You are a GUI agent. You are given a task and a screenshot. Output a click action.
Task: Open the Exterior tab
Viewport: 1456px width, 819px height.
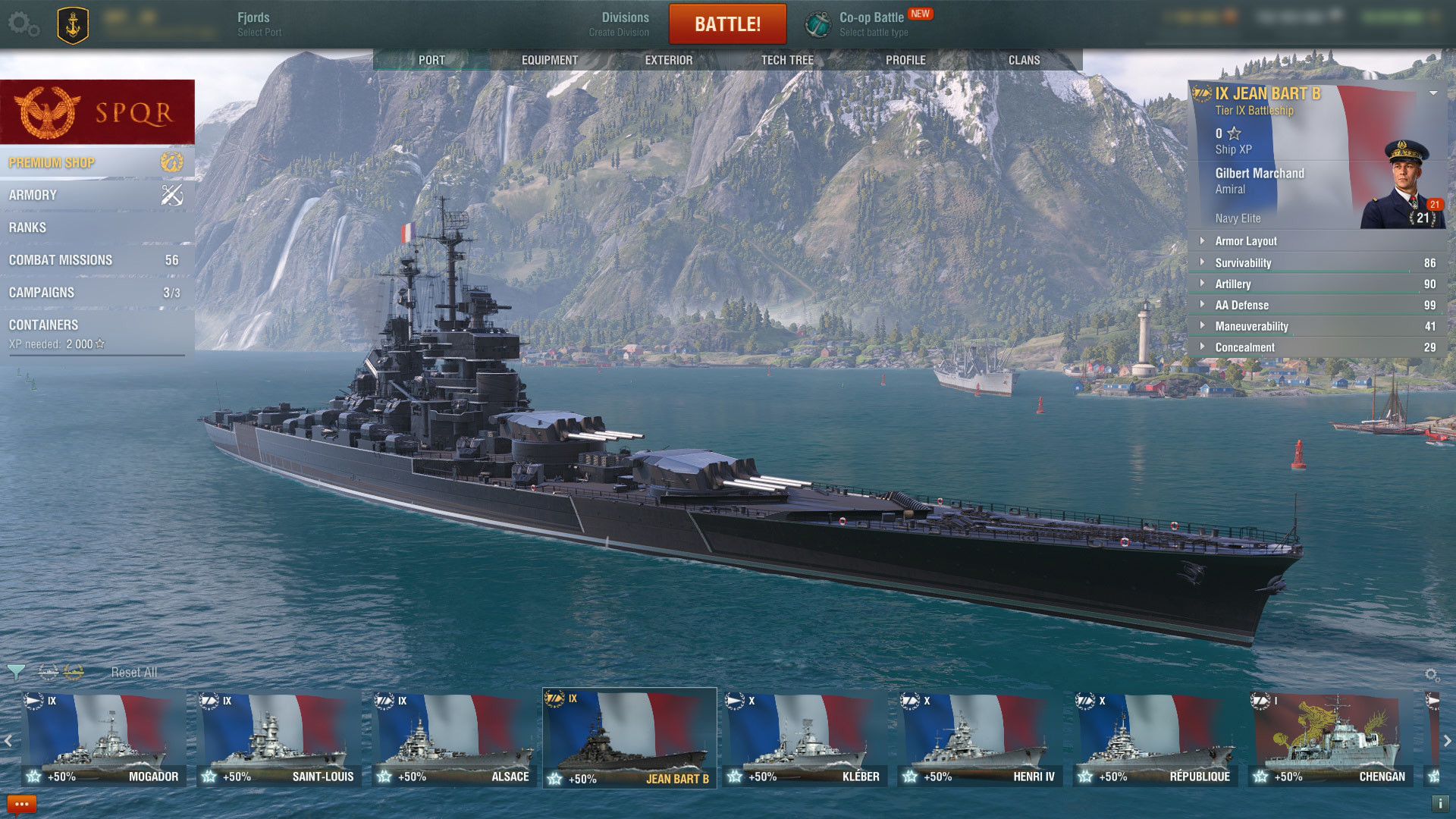pyautogui.click(x=668, y=60)
